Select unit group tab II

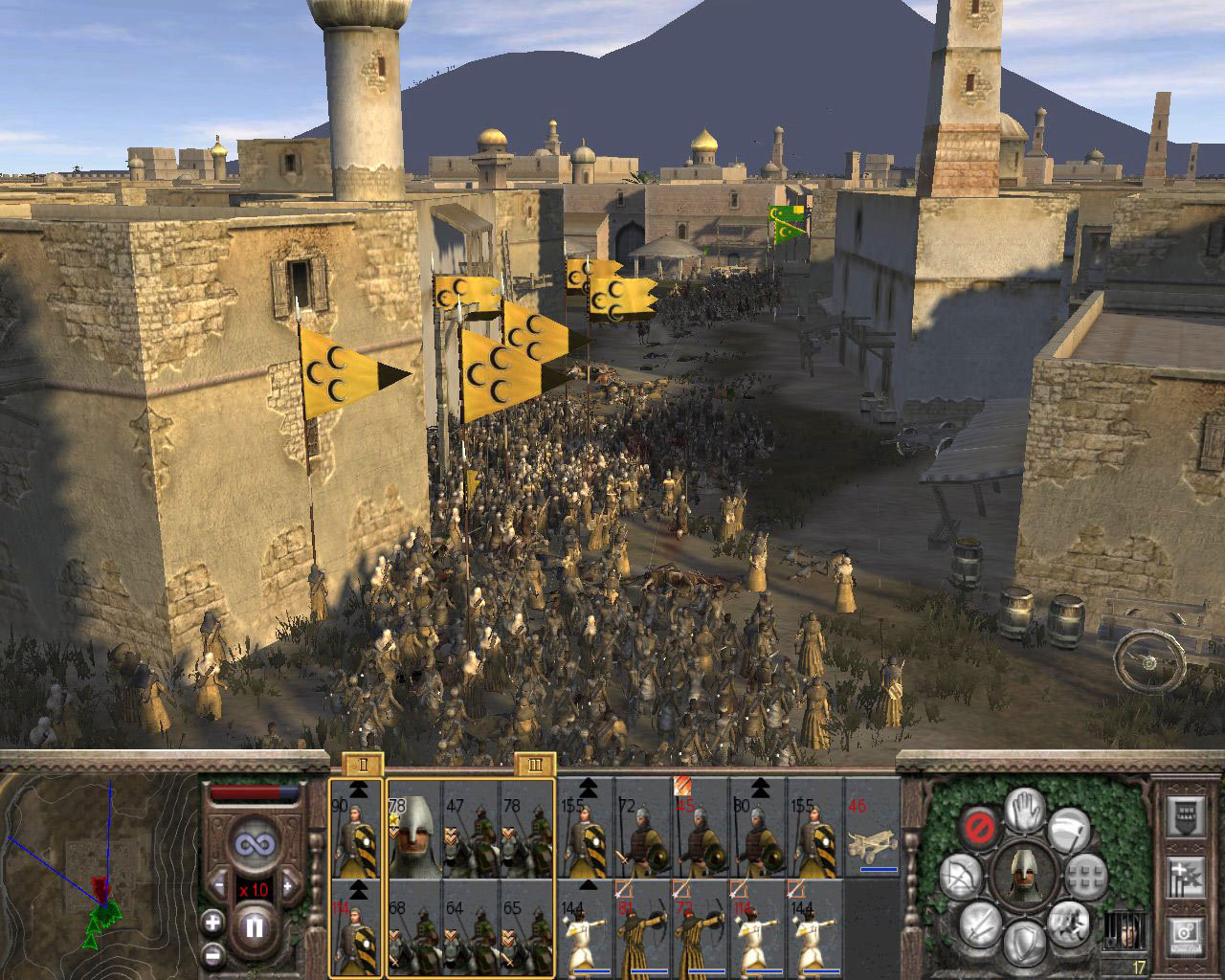pos(362,766)
